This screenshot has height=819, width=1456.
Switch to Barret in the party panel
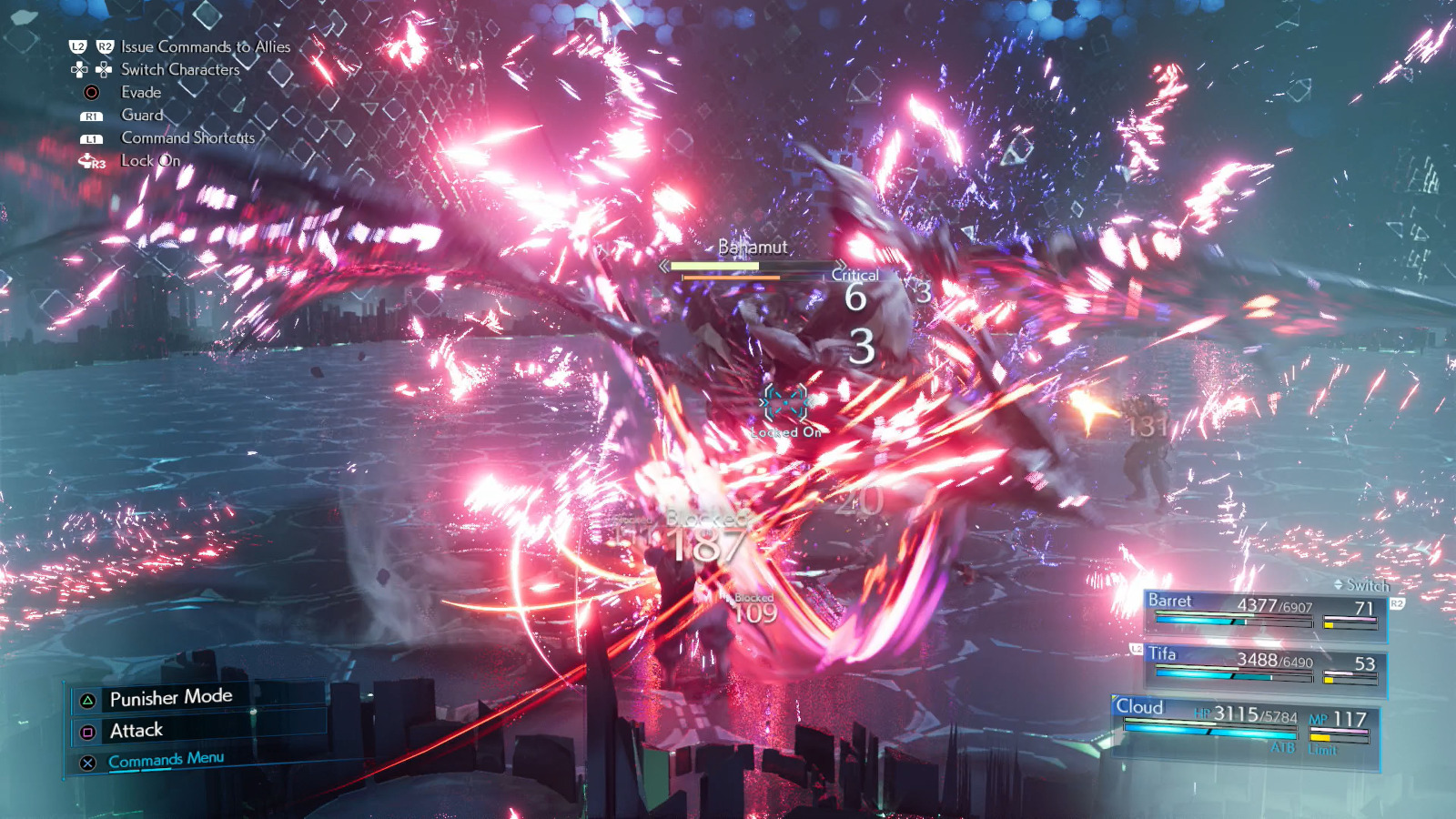tap(1263, 612)
